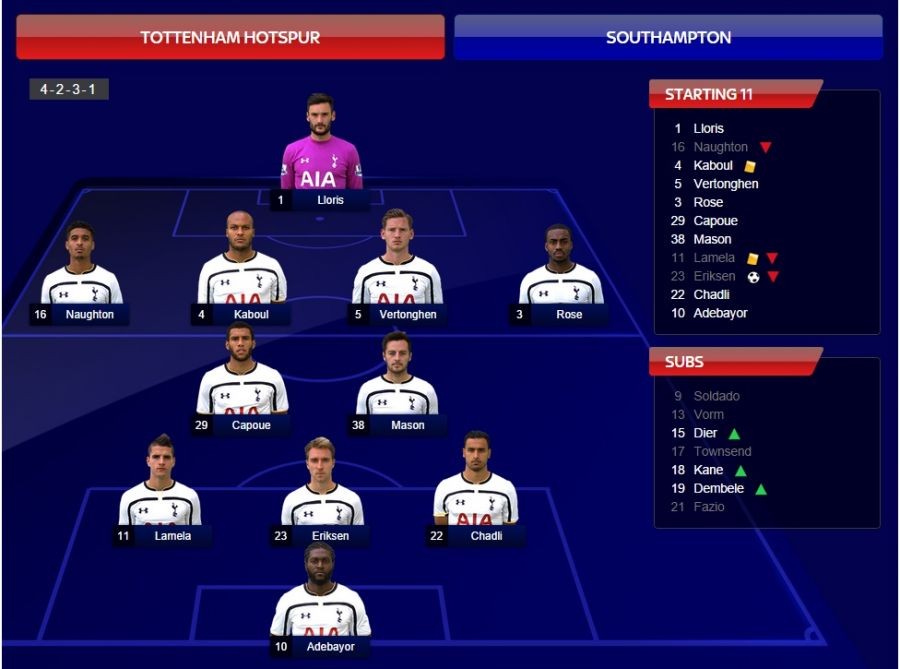Choose Townsend from the subs list

[x=722, y=452]
